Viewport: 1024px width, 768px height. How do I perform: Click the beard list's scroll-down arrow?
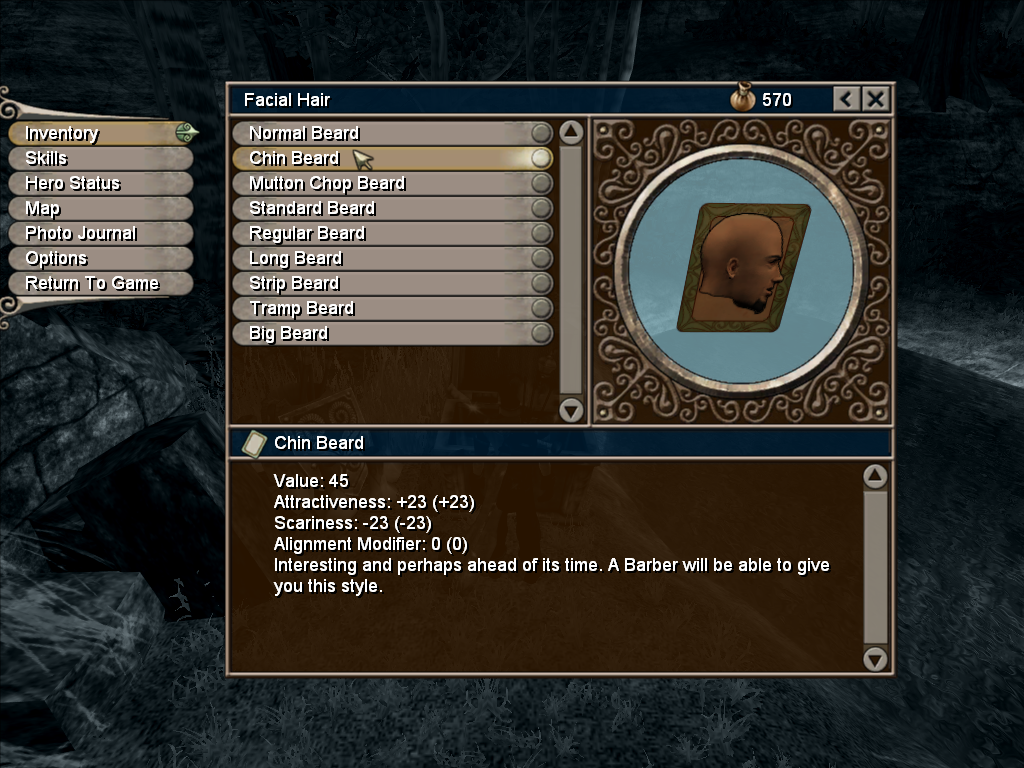tap(571, 409)
